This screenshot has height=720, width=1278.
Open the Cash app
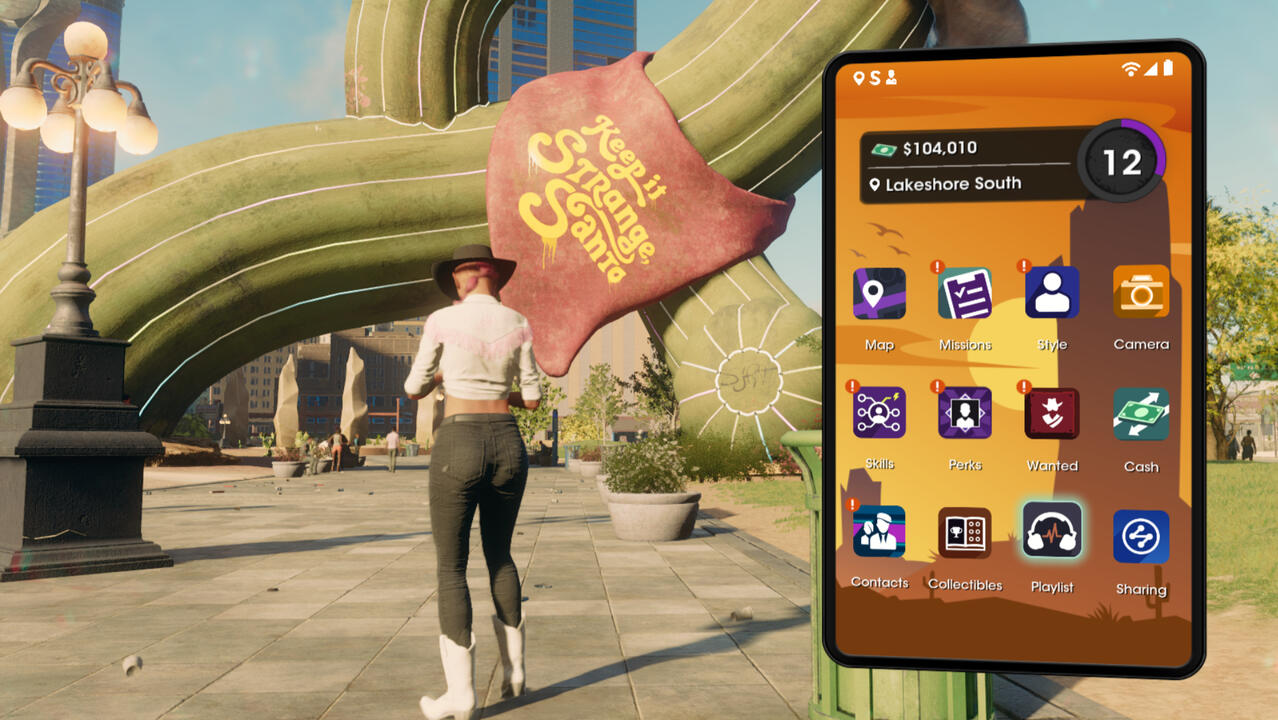pyautogui.click(x=1140, y=415)
